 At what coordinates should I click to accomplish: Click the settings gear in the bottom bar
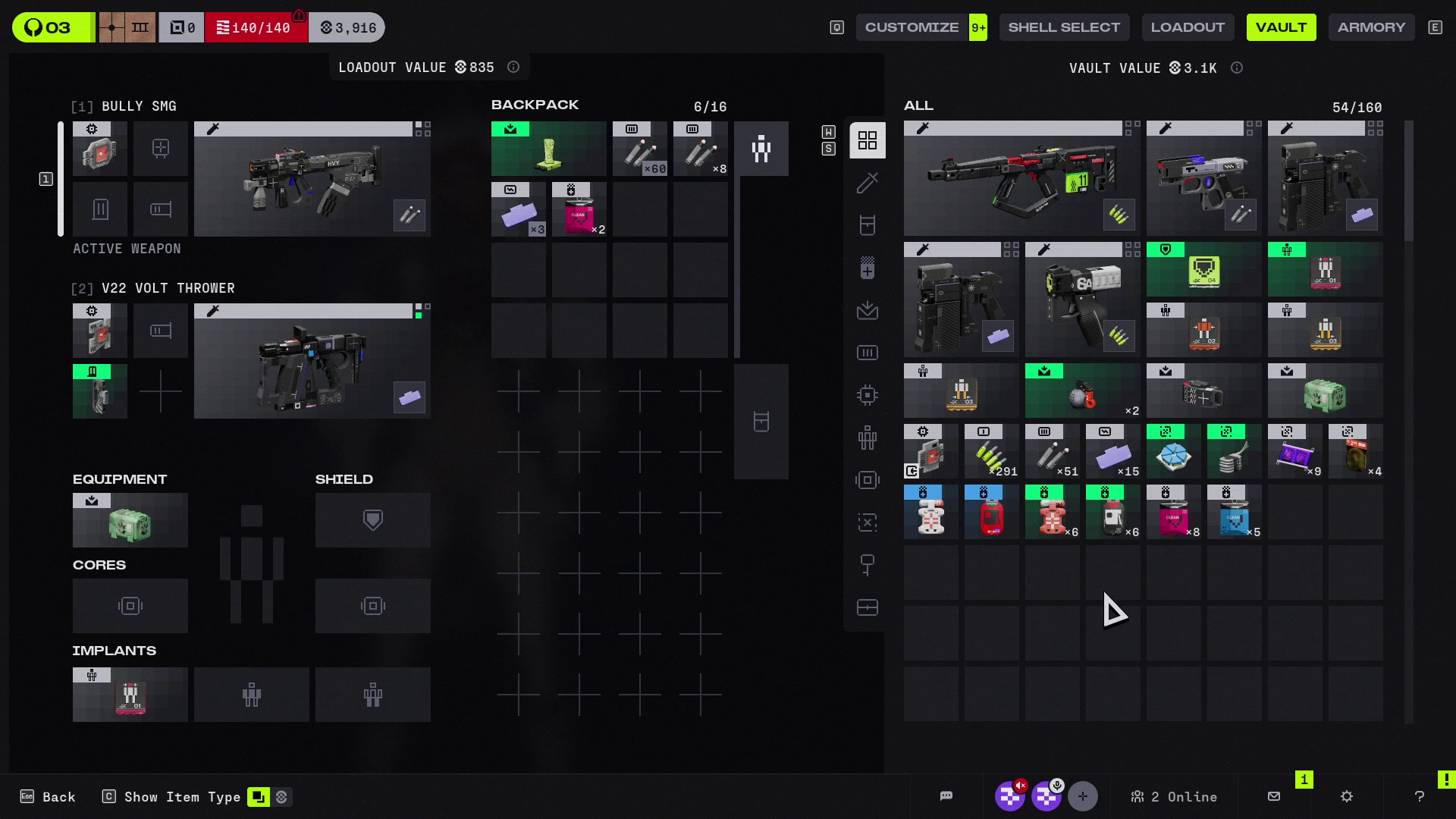point(1347,796)
